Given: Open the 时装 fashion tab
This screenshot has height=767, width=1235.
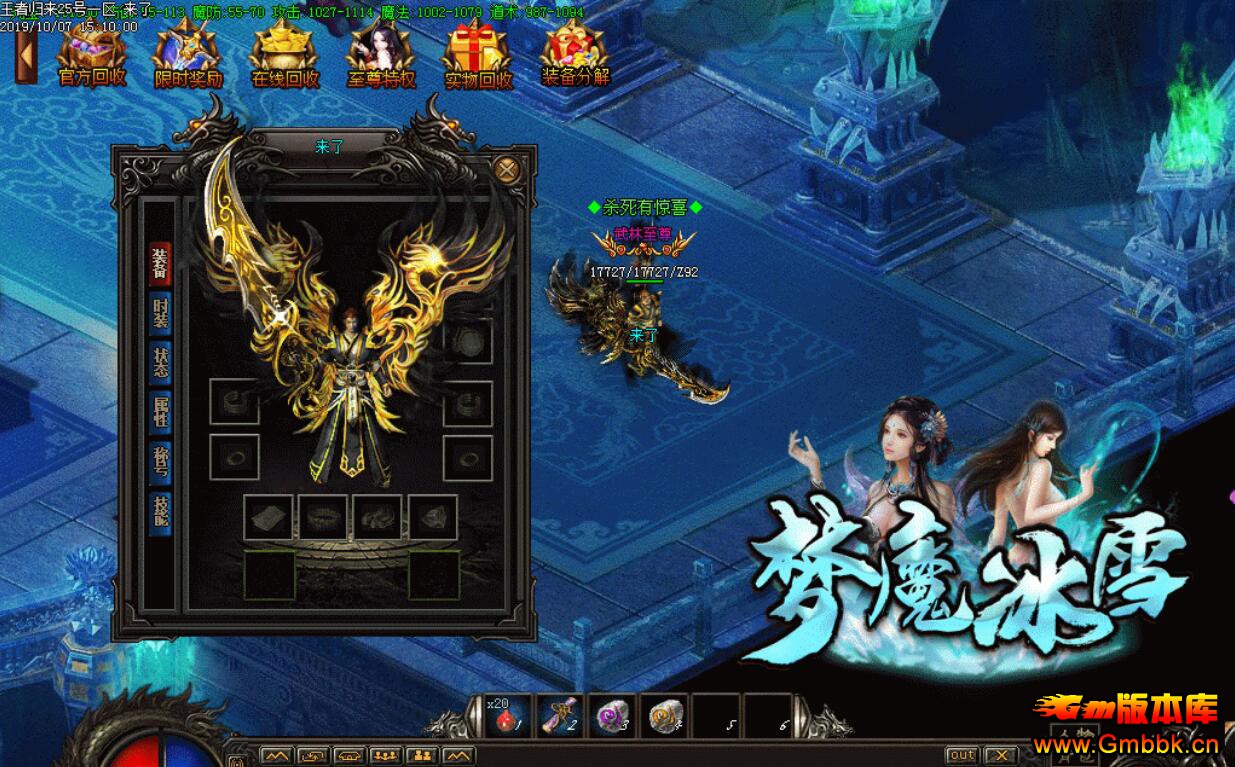Looking at the screenshot, I should [160, 313].
